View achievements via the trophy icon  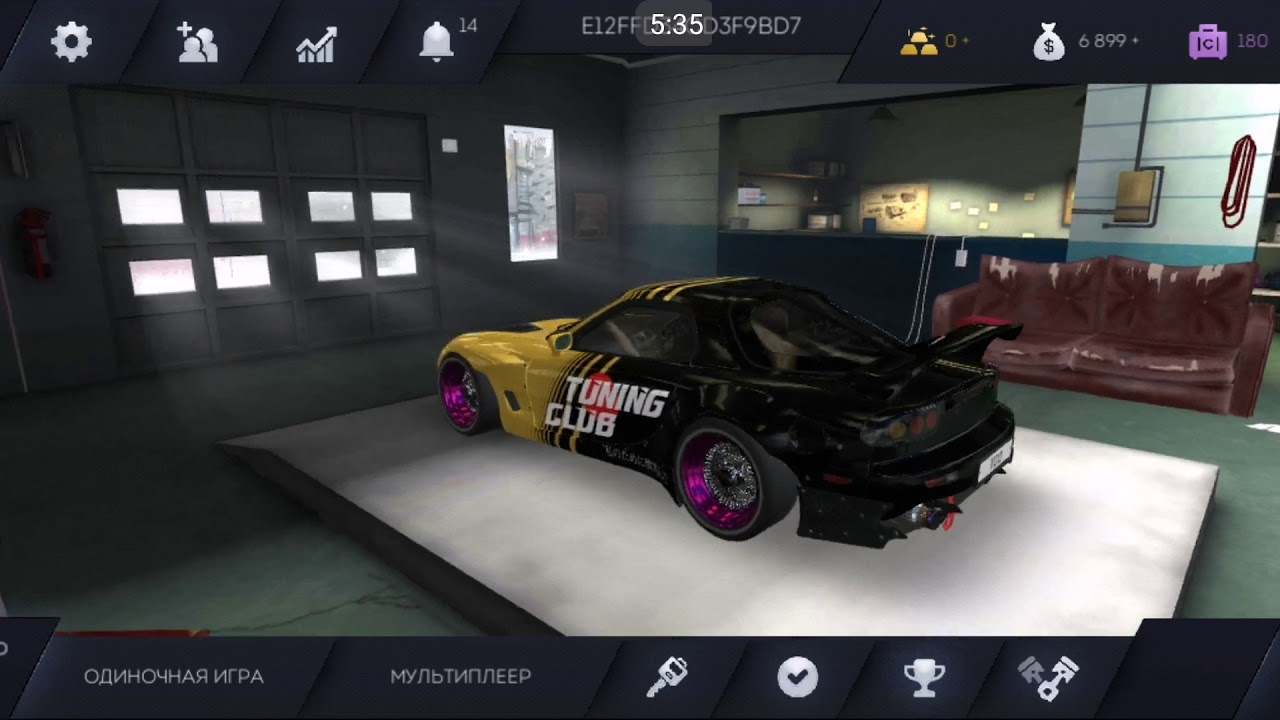925,676
